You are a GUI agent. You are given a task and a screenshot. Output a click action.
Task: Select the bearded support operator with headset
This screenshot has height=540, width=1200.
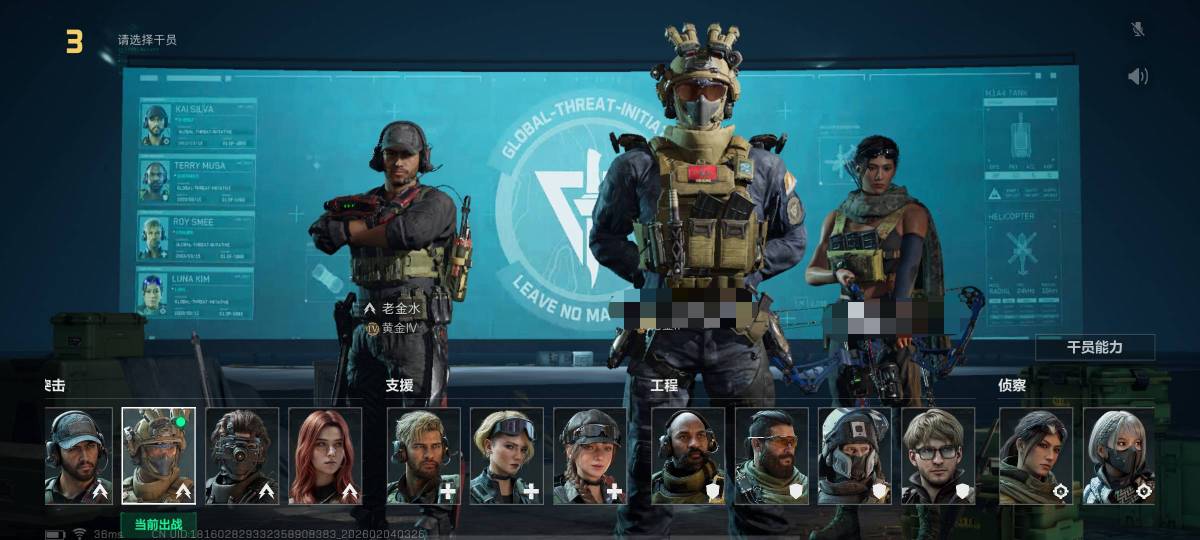(424, 455)
